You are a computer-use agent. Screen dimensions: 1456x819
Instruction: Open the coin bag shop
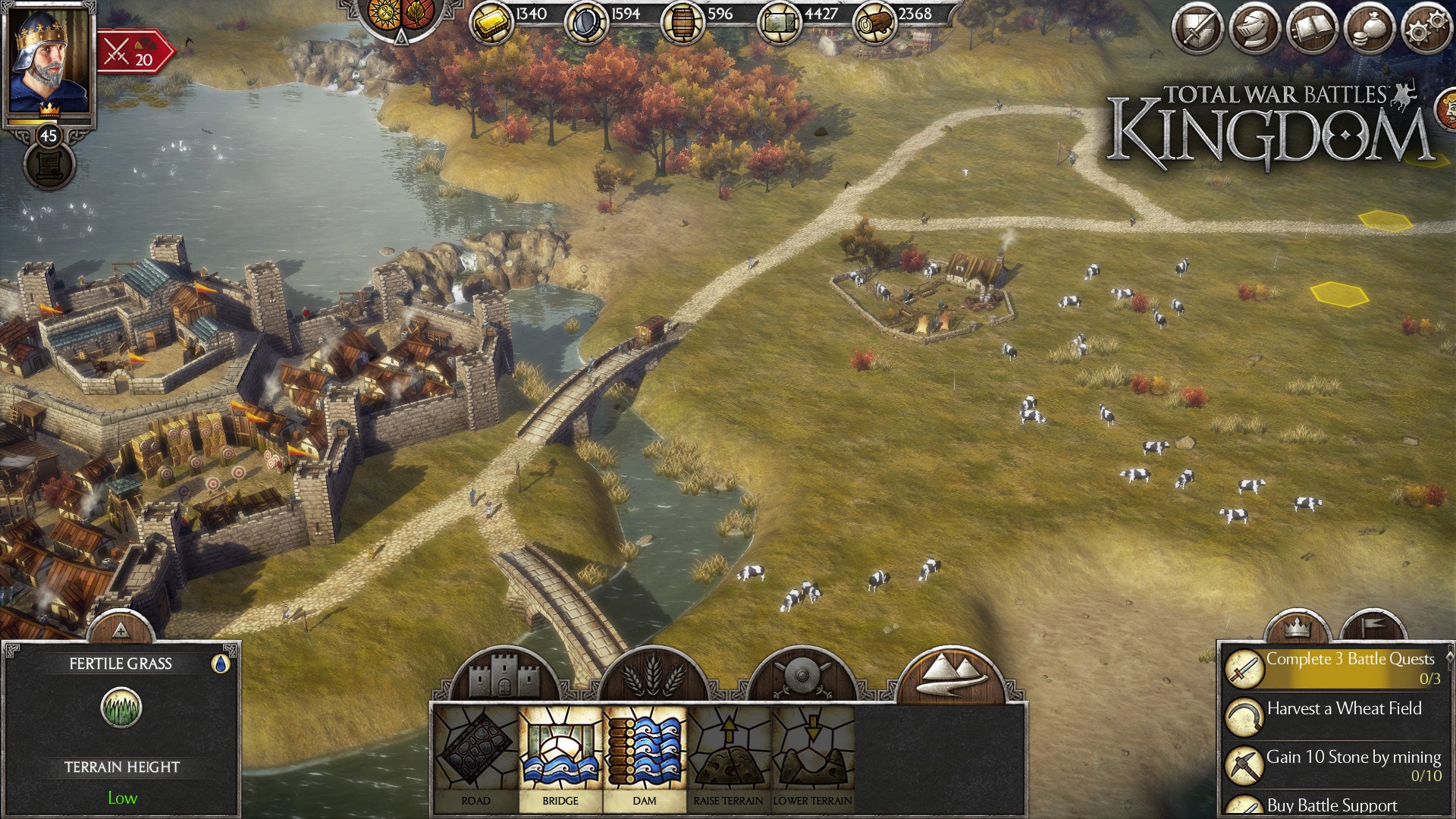(x=1370, y=30)
